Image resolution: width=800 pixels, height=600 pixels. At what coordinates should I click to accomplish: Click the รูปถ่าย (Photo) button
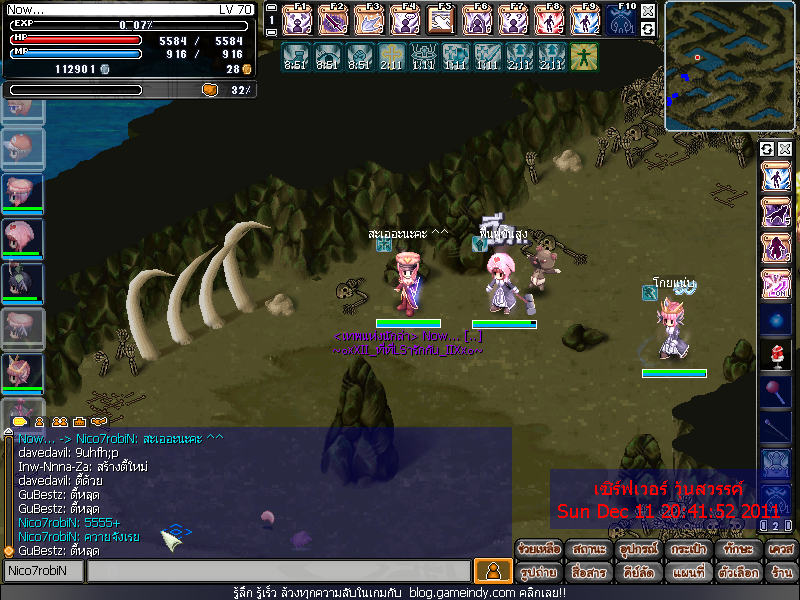click(x=538, y=573)
